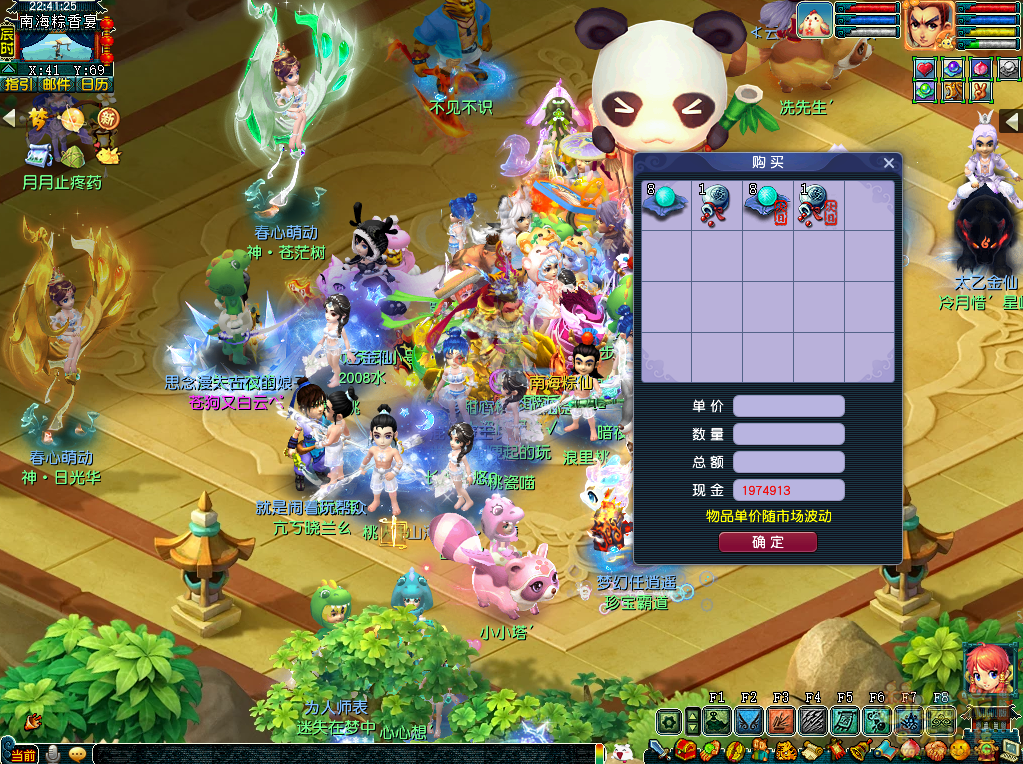
Task: Open the player character portrait
Action: [929, 24]
